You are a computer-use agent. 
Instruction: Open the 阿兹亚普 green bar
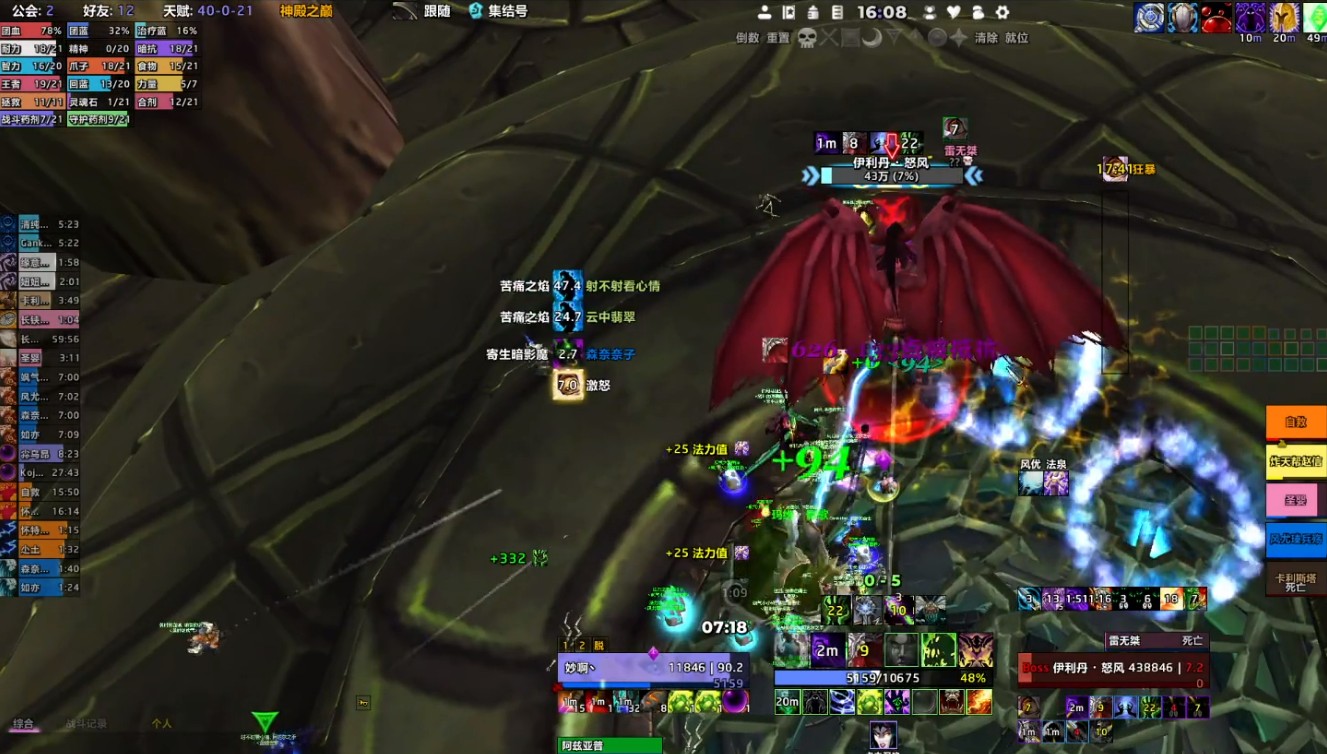click(609, 745)
